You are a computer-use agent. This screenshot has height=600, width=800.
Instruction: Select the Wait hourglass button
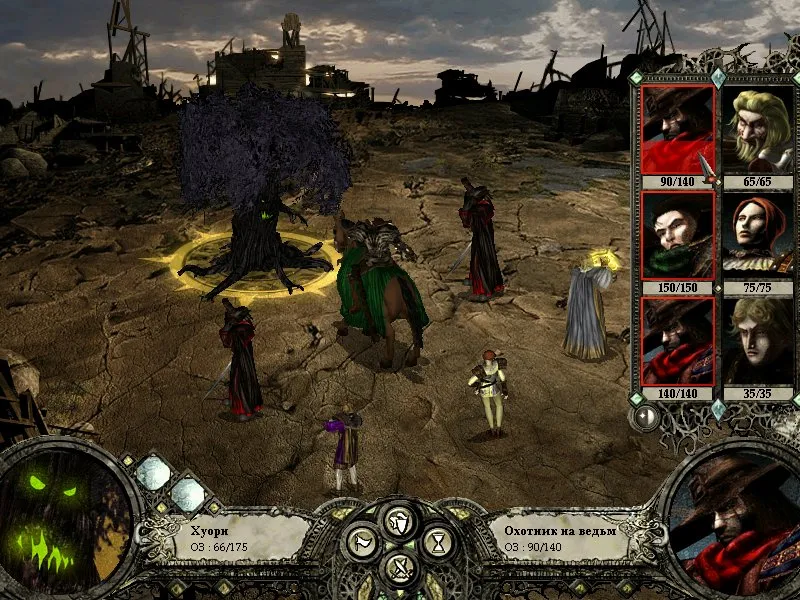point(437,543)
